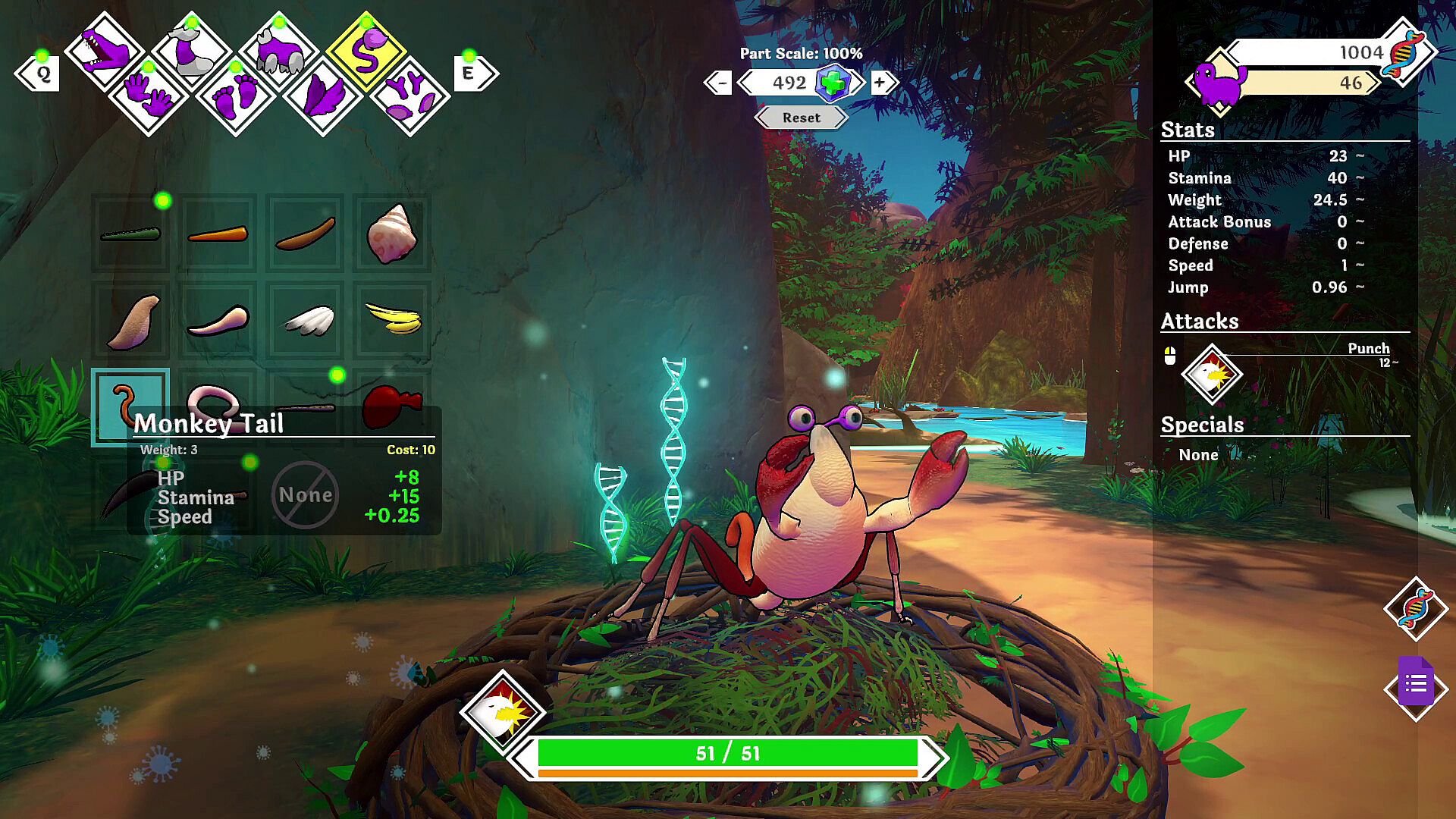Select the orange carrot-shaped tail part
The image size is (1456, 819).
[218, 234]
